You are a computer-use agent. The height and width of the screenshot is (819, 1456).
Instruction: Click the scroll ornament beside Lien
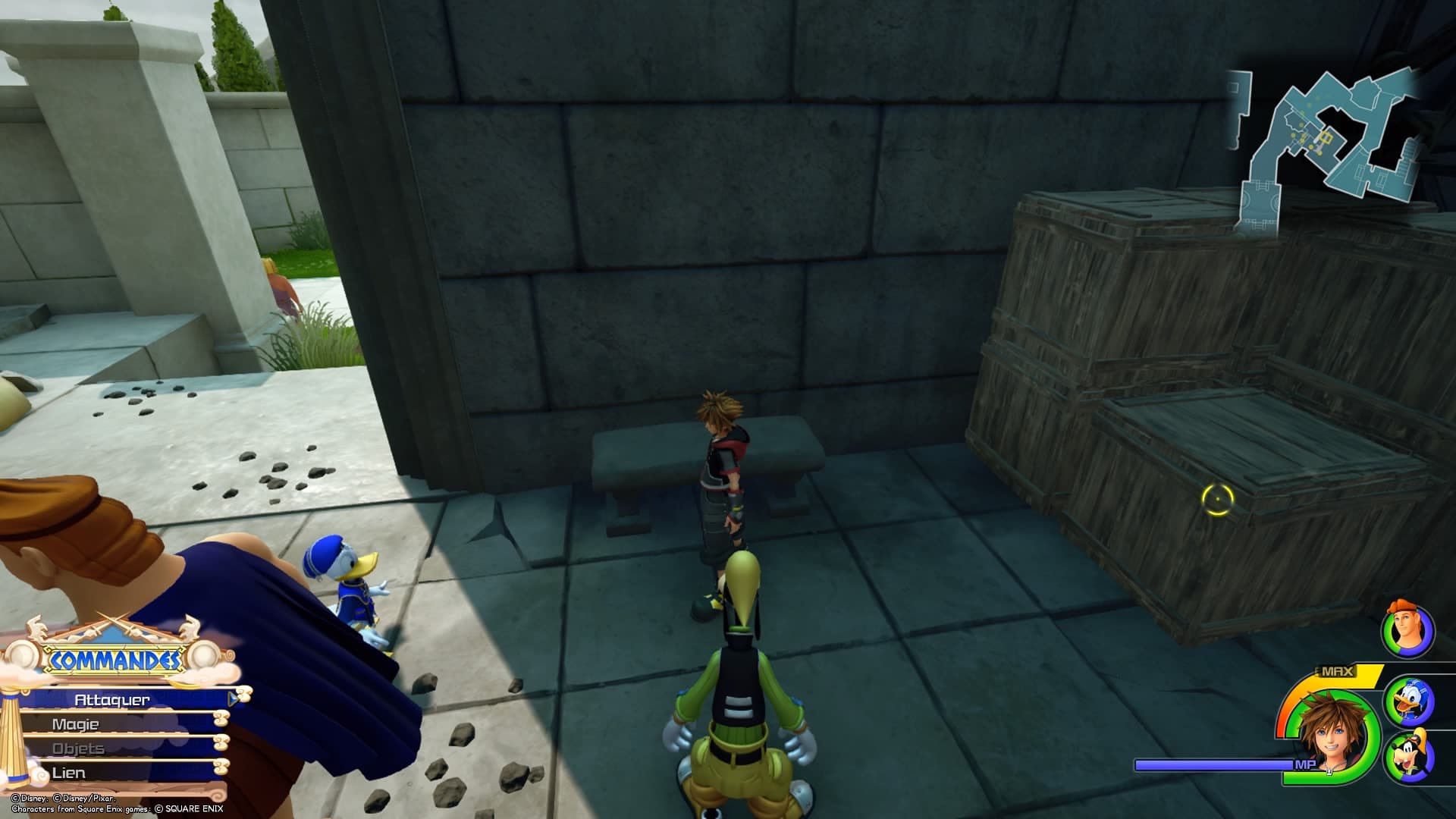tap(221, 768)
